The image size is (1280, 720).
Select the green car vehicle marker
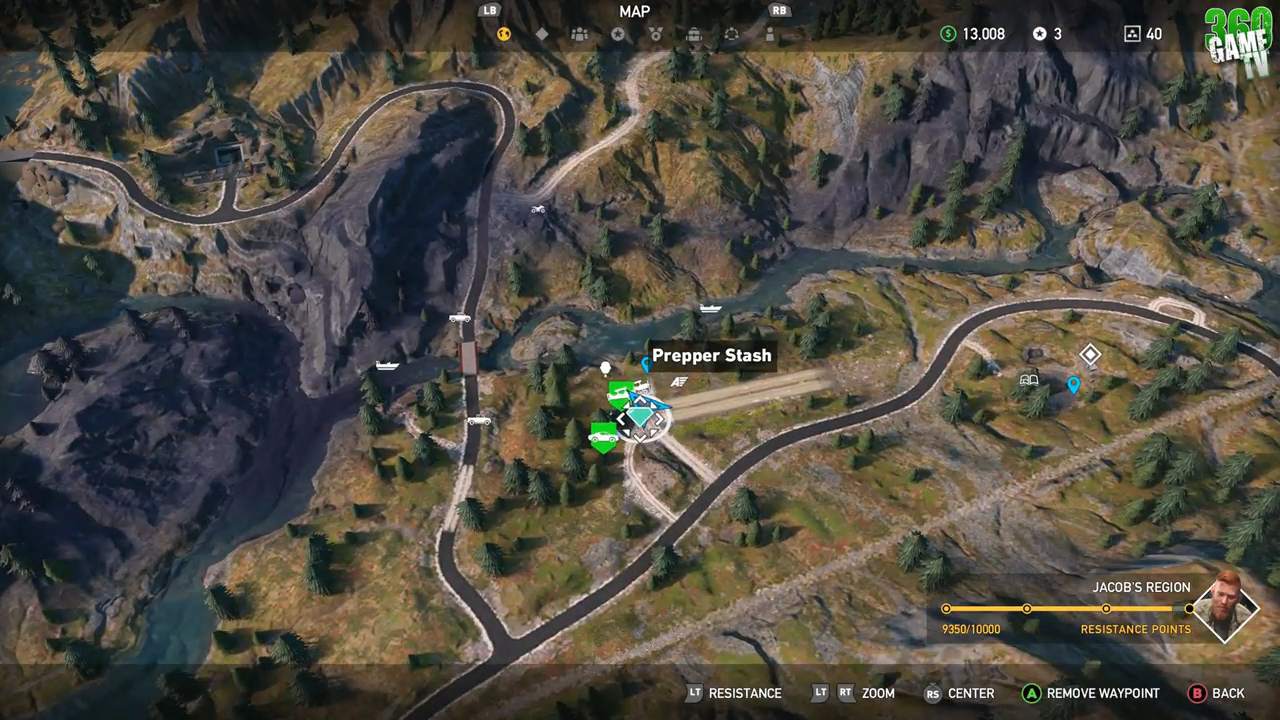(x=602, y=437)
